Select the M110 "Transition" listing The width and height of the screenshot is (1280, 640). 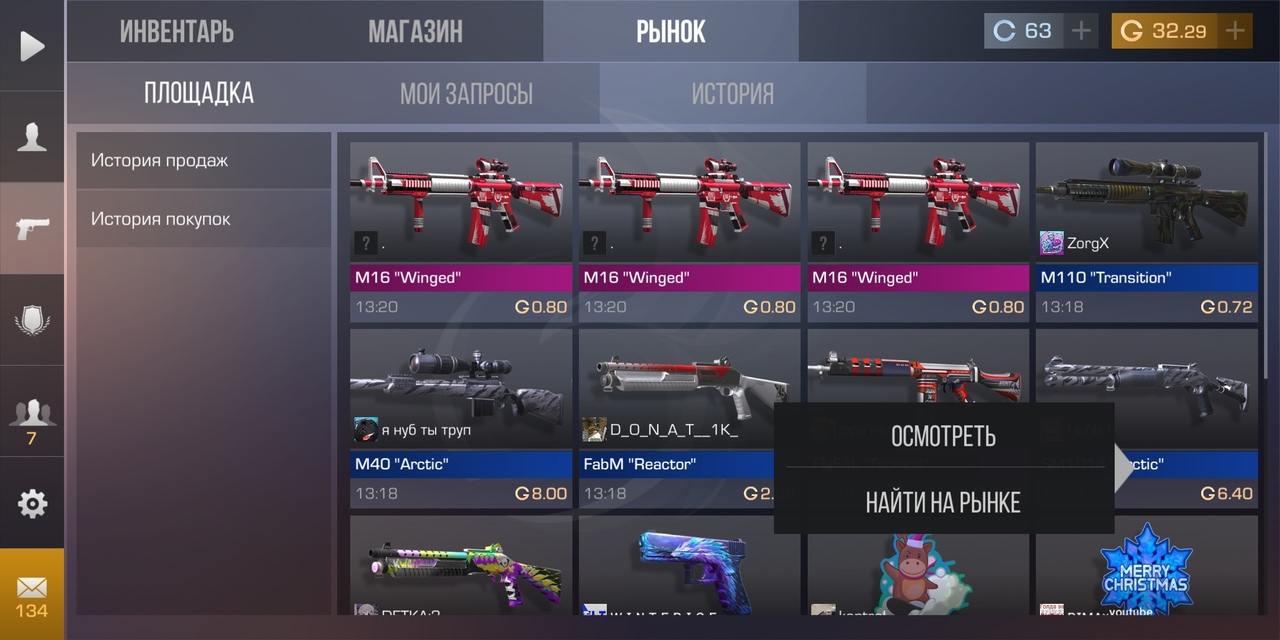1146,230
